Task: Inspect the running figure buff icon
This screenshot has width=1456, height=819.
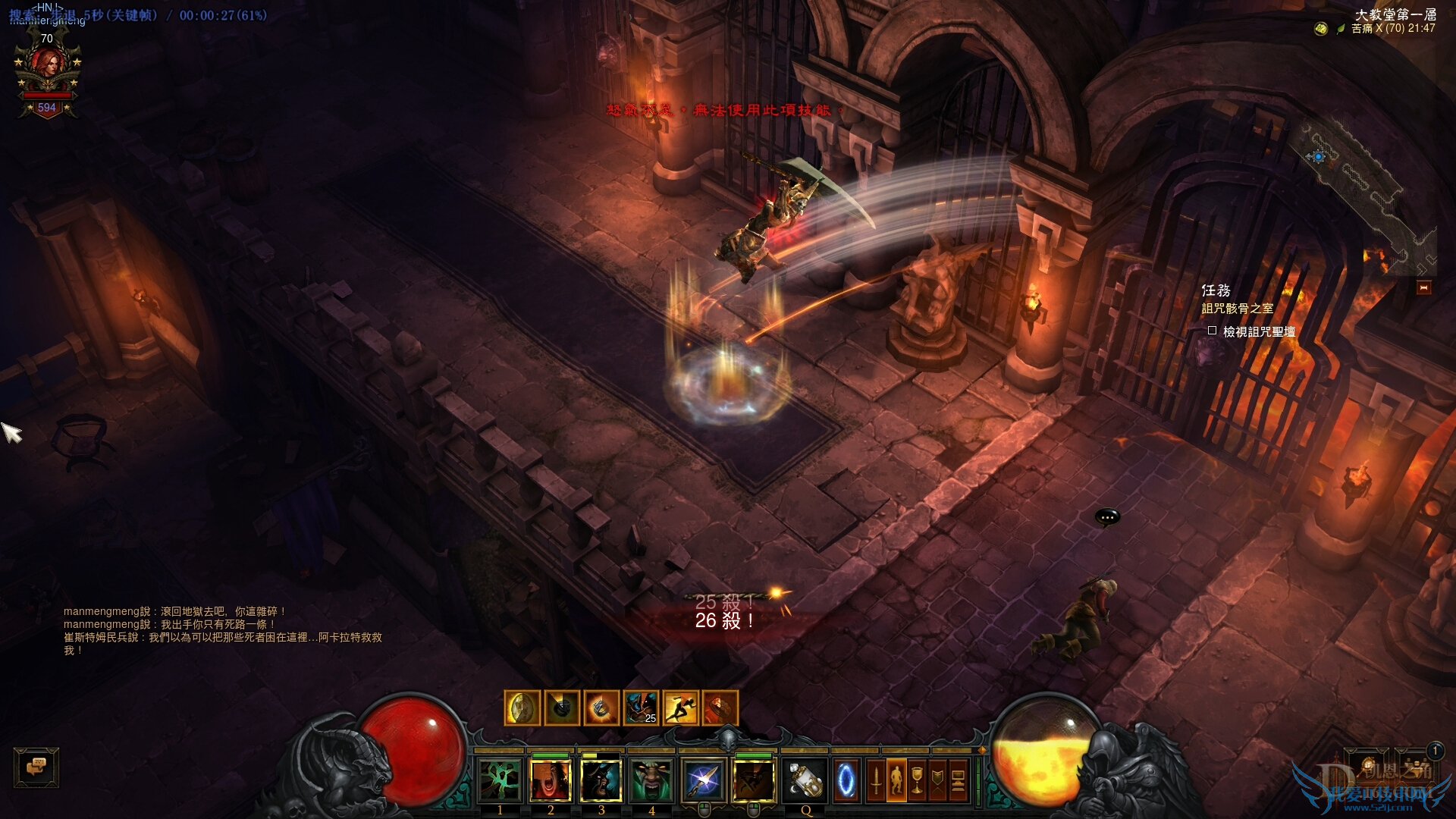Action: pos(680,708)
